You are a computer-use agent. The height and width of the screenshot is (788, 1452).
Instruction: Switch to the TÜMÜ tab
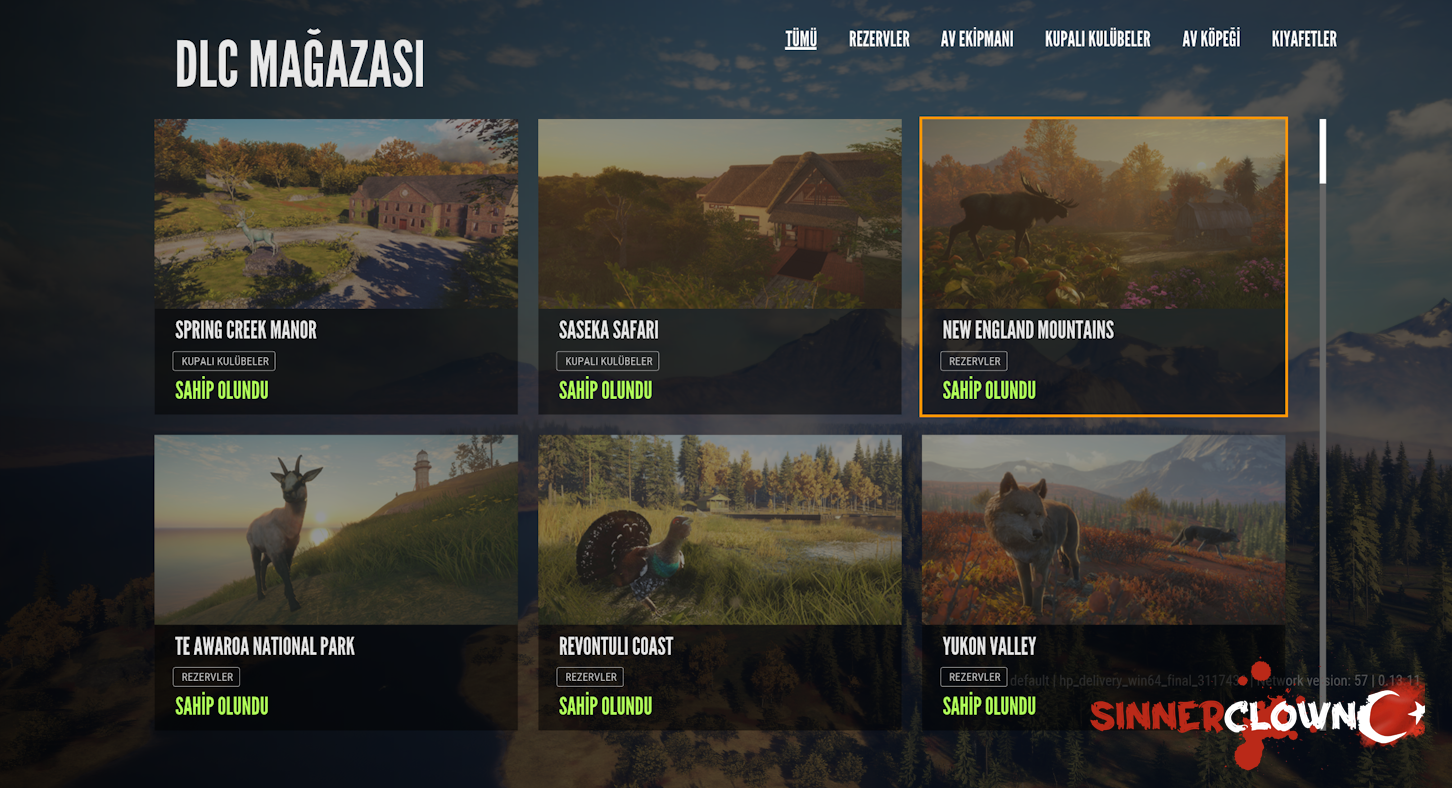(800, 40)
